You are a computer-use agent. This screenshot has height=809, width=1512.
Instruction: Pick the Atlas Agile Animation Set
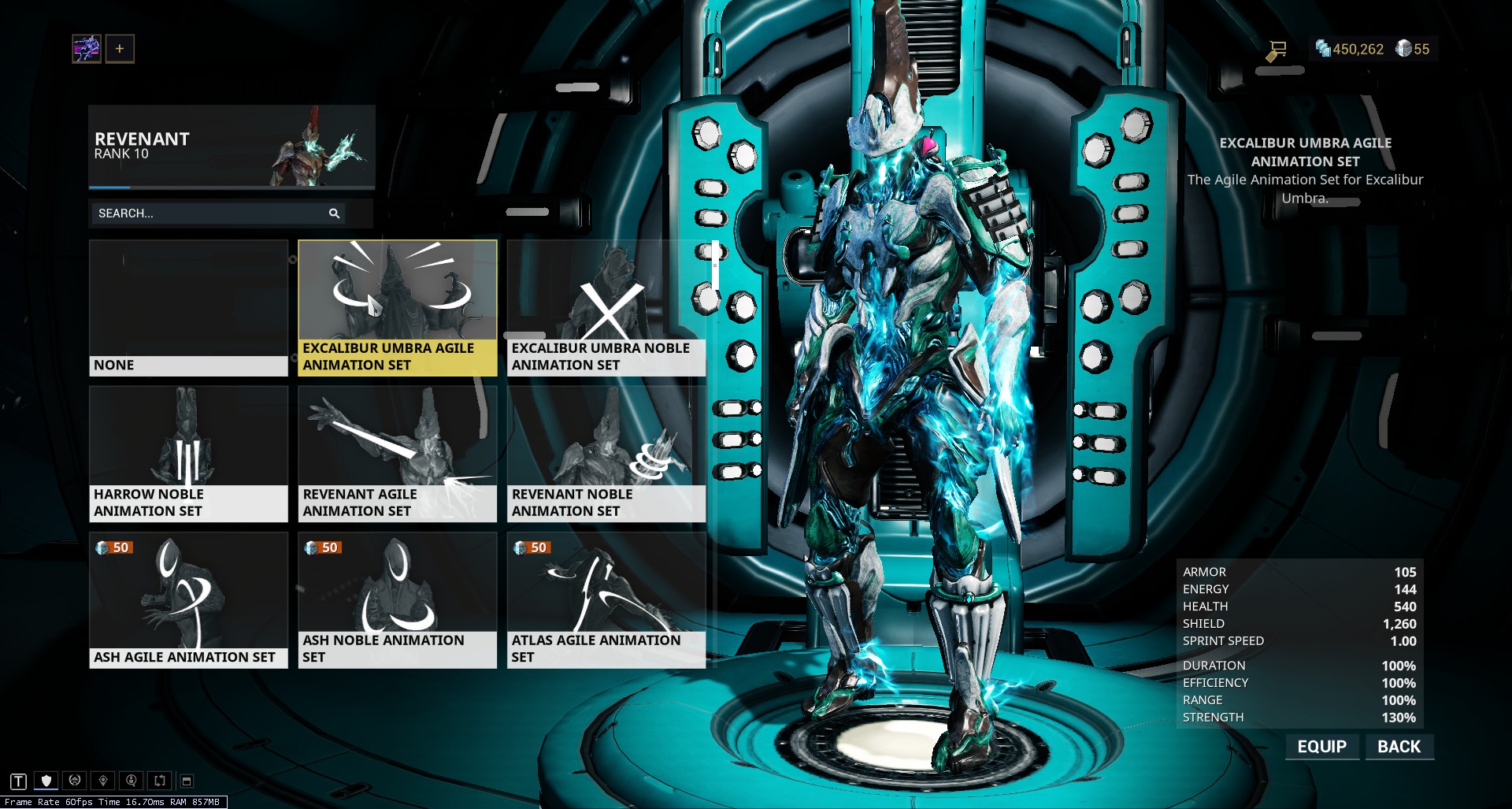click(x=606, y=600)
